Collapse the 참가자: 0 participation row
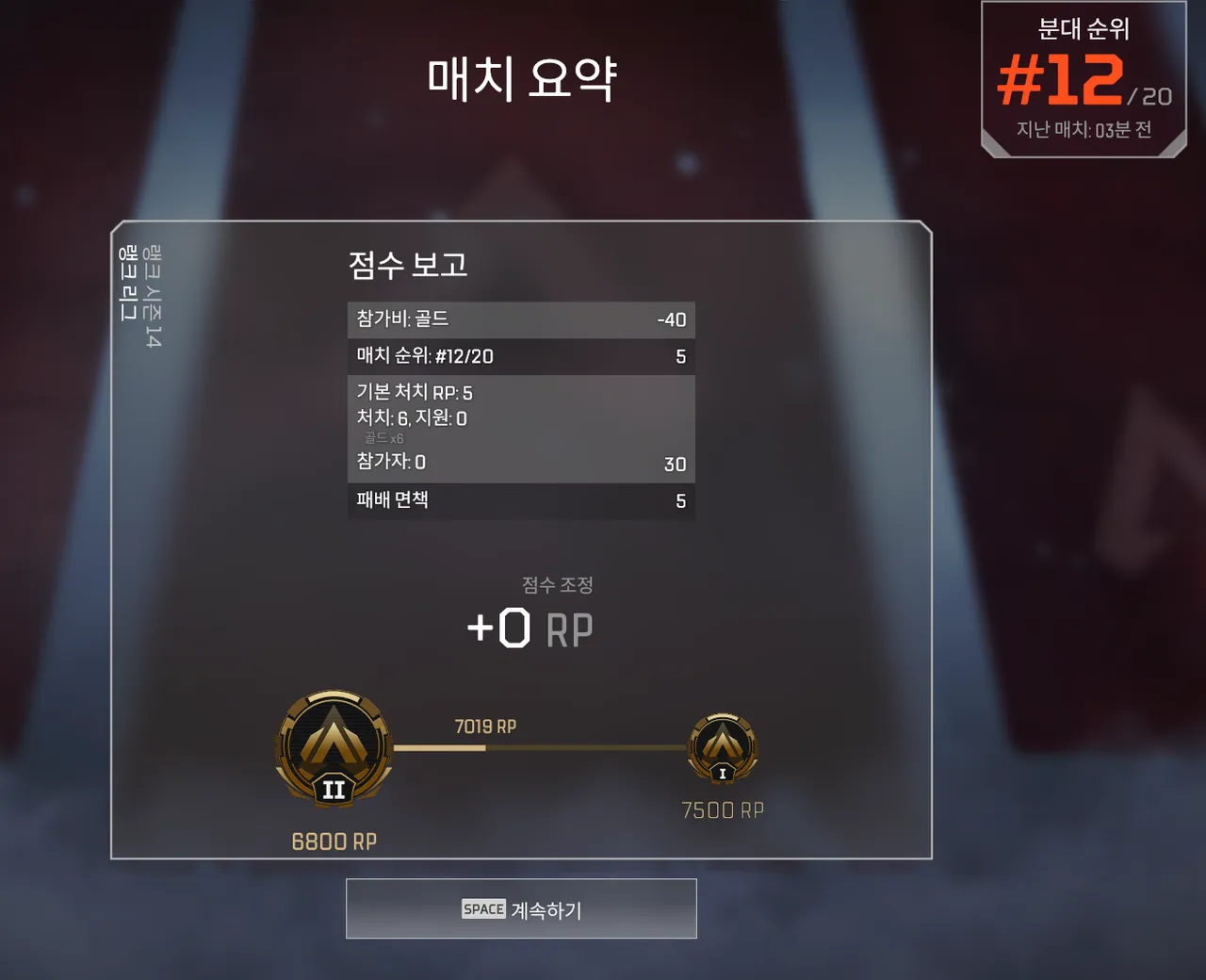This screenshot has height=980, width=1206. coord(521,463)
